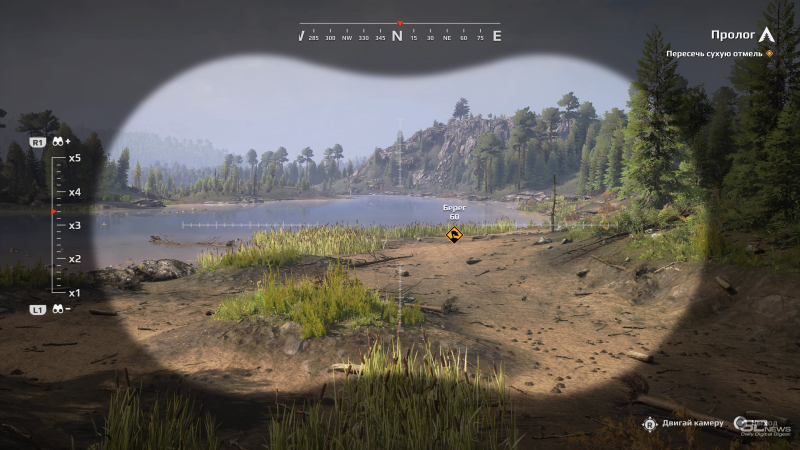Select the x1 mark on zoom scale

(75, 293)
